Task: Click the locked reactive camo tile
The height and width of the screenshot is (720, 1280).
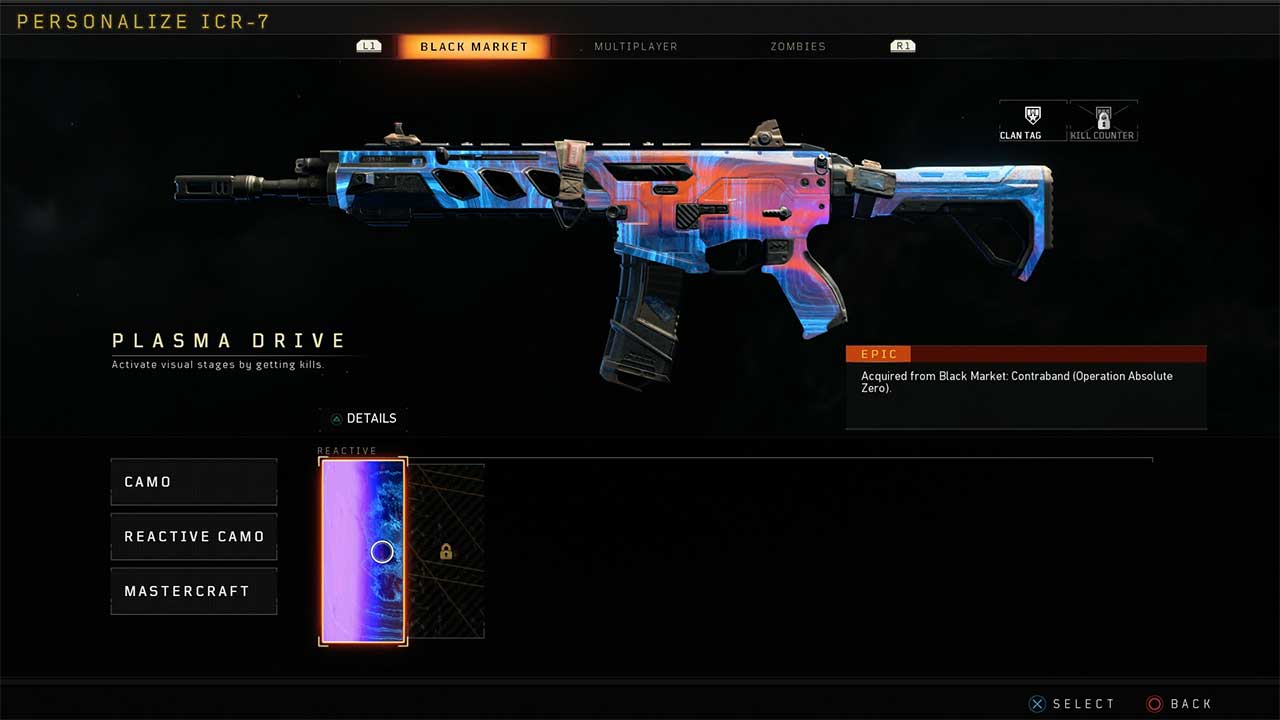Action: click(446, 551)
